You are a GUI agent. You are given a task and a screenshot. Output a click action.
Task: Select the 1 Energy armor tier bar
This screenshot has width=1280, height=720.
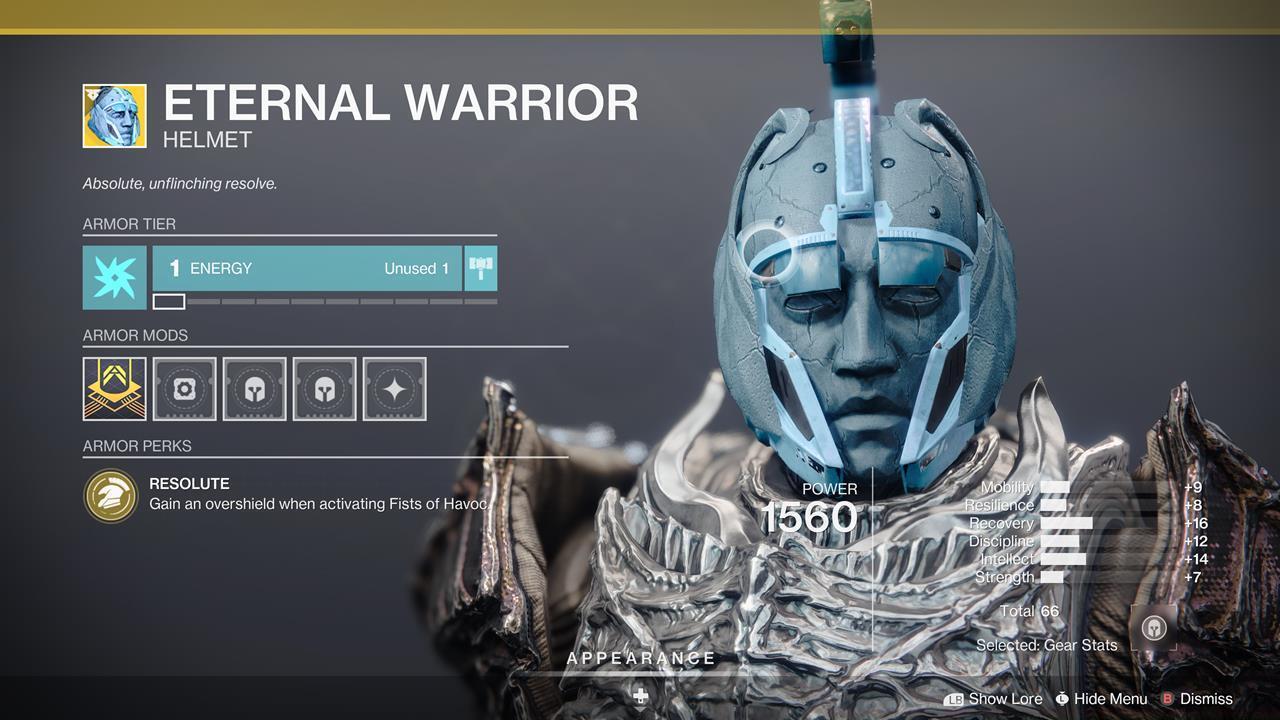pos(307,268)
